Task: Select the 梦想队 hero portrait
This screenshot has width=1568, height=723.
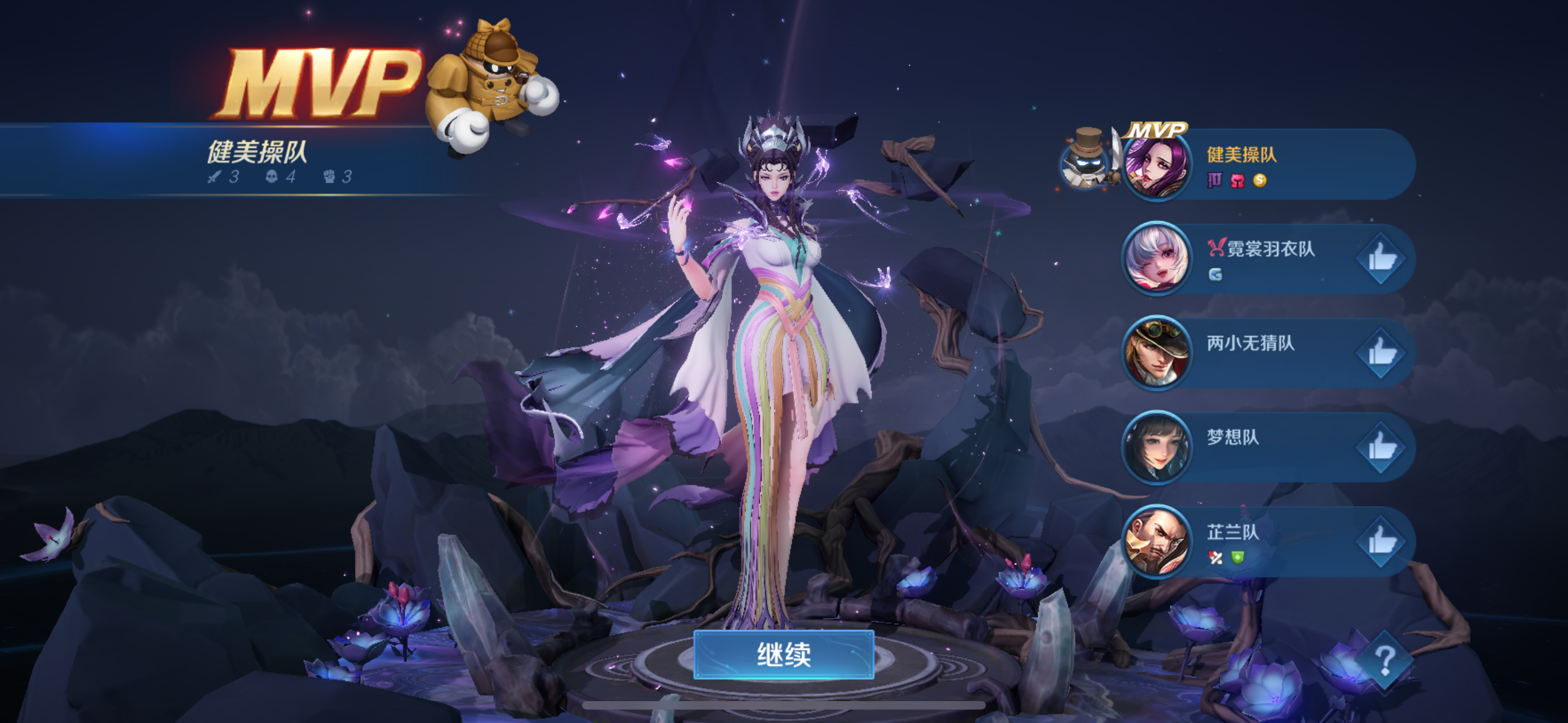Action: click(1156, 448)
